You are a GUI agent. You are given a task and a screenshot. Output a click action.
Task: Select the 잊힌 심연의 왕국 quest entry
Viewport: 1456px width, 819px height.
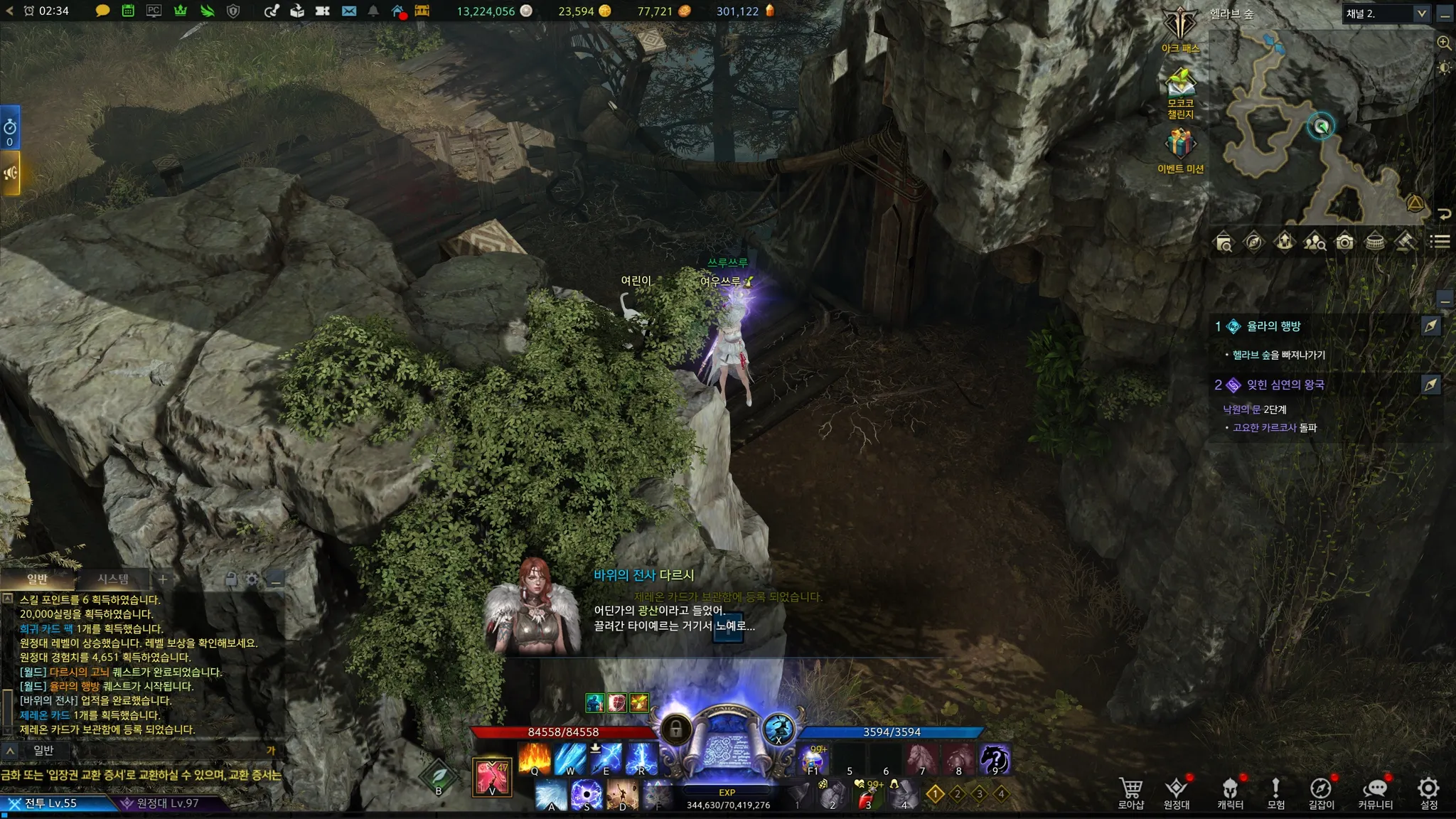1285,385
